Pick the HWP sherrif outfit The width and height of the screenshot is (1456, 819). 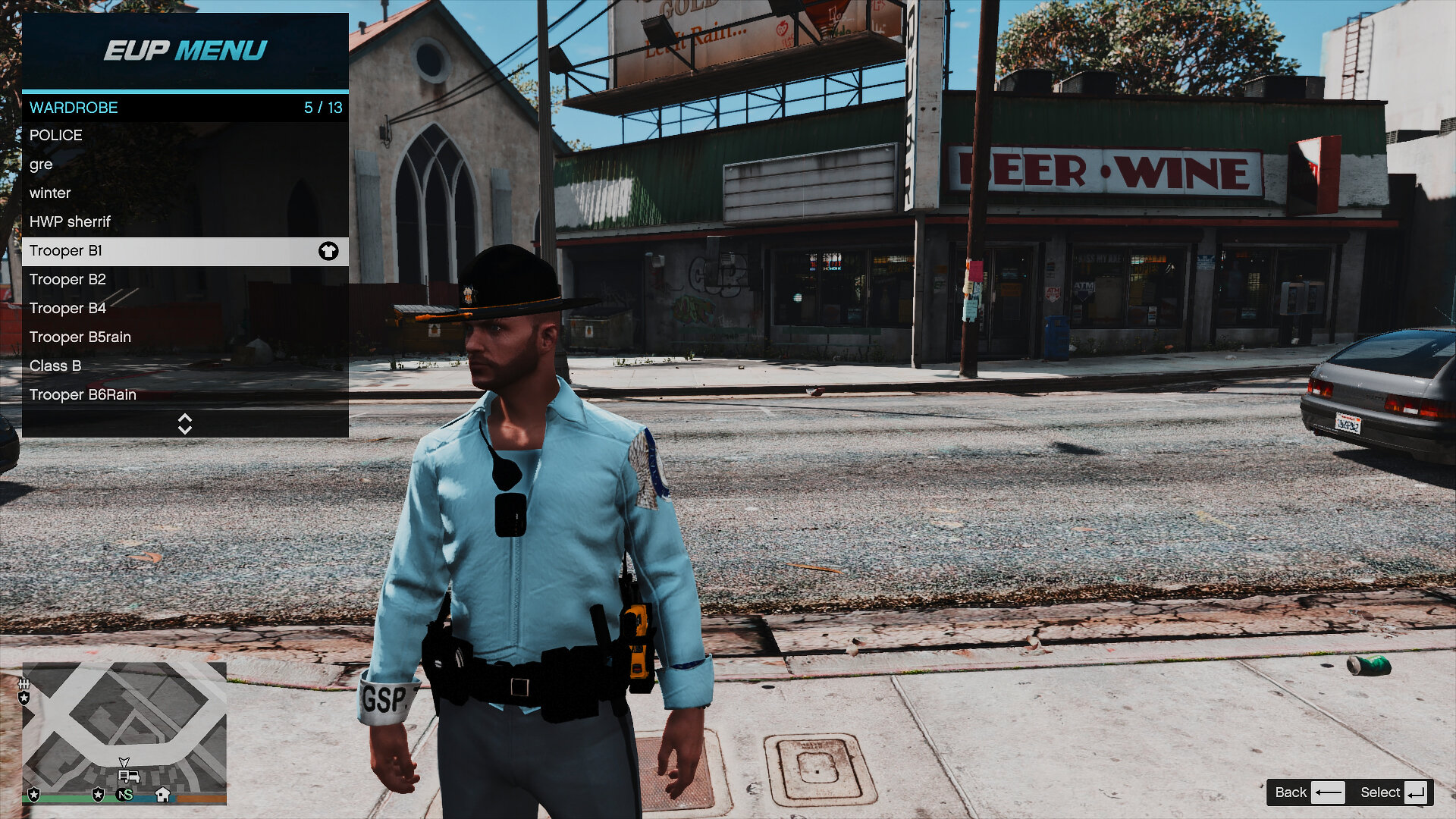[x=185, y=221]
